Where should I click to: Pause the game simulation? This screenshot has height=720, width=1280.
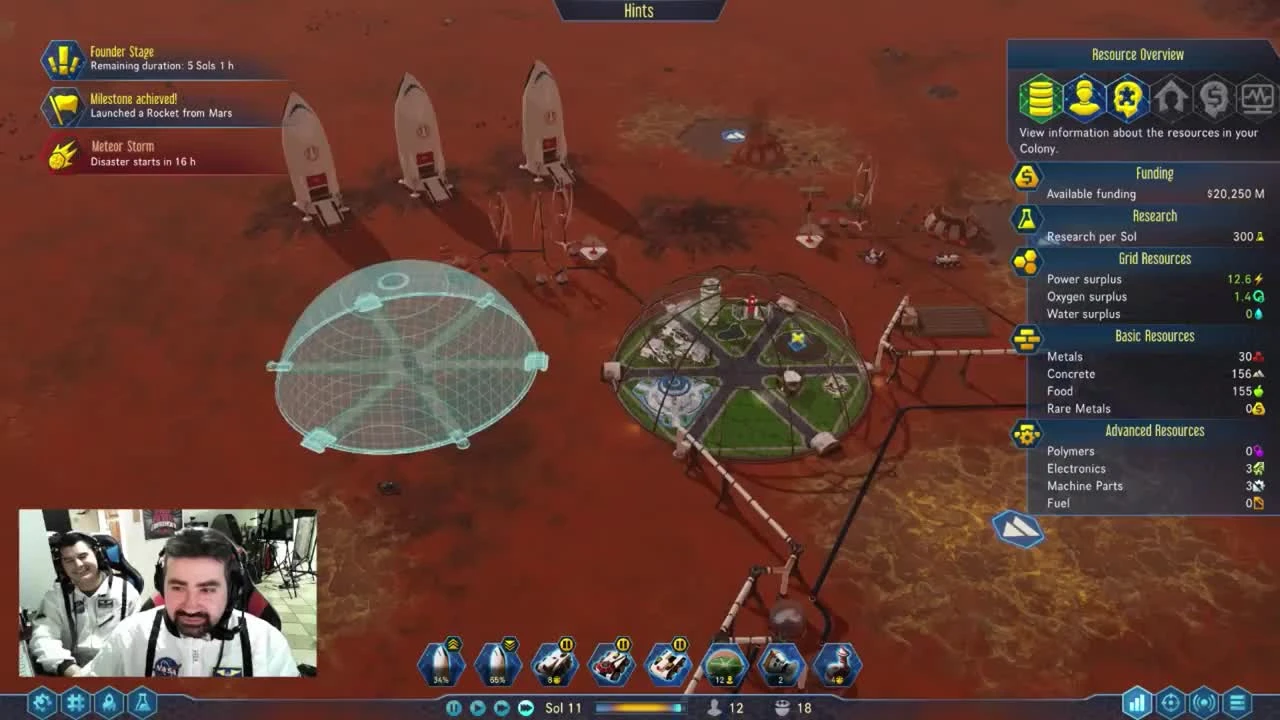[x=453, y=707]
